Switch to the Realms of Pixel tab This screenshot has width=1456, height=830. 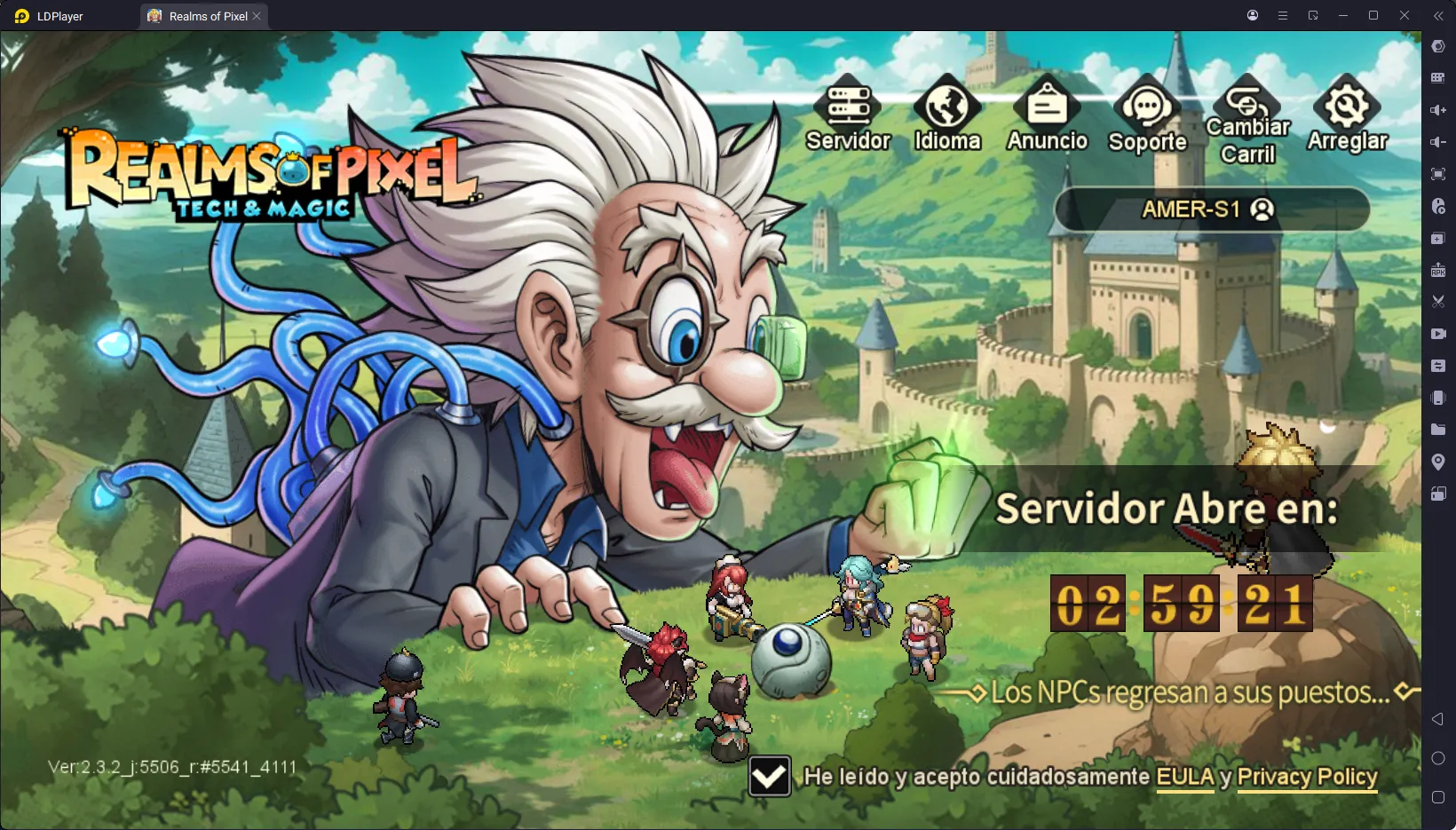[x=202, y=15]
